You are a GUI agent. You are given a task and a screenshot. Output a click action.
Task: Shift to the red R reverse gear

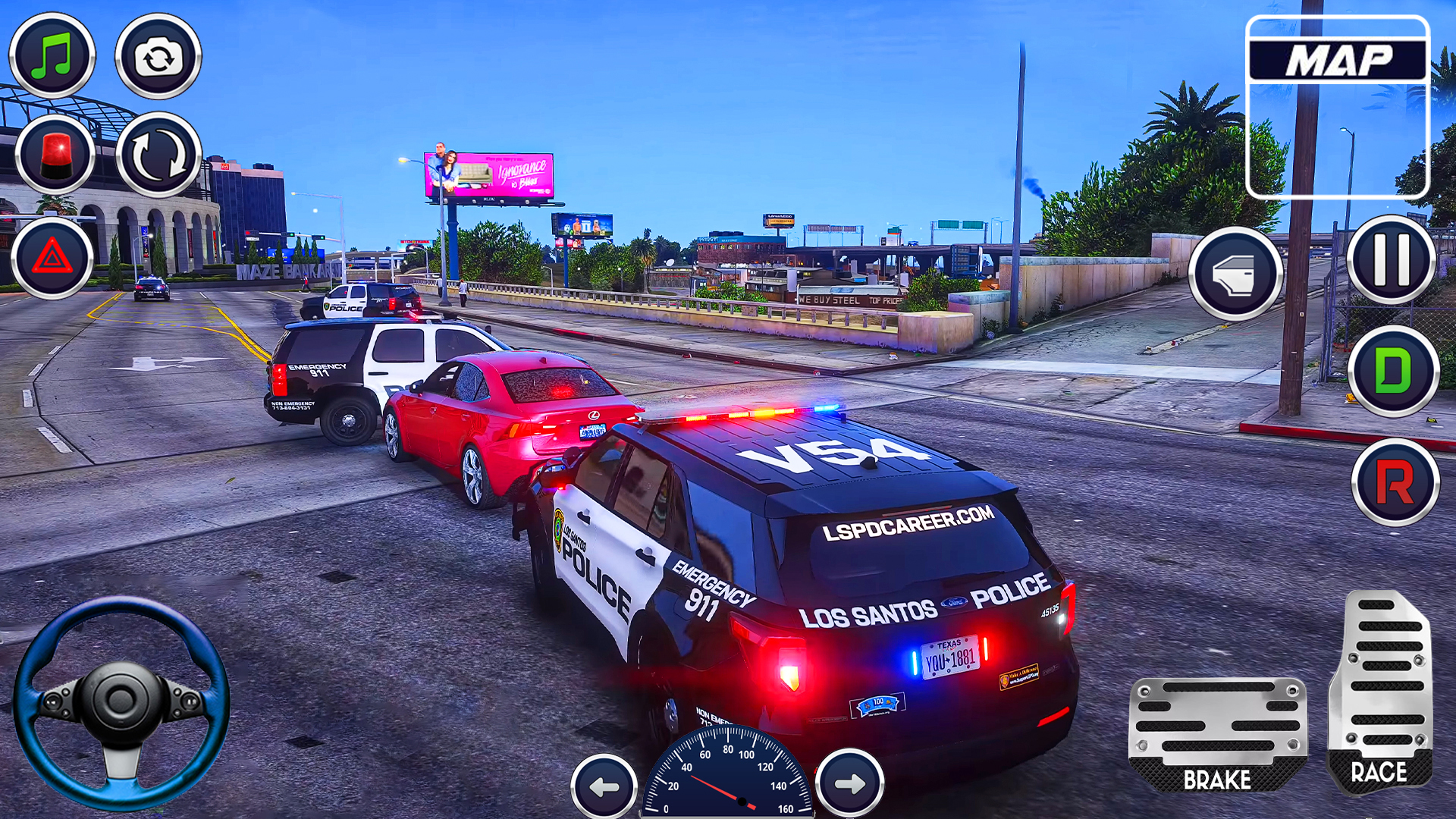coord(1395,482)
